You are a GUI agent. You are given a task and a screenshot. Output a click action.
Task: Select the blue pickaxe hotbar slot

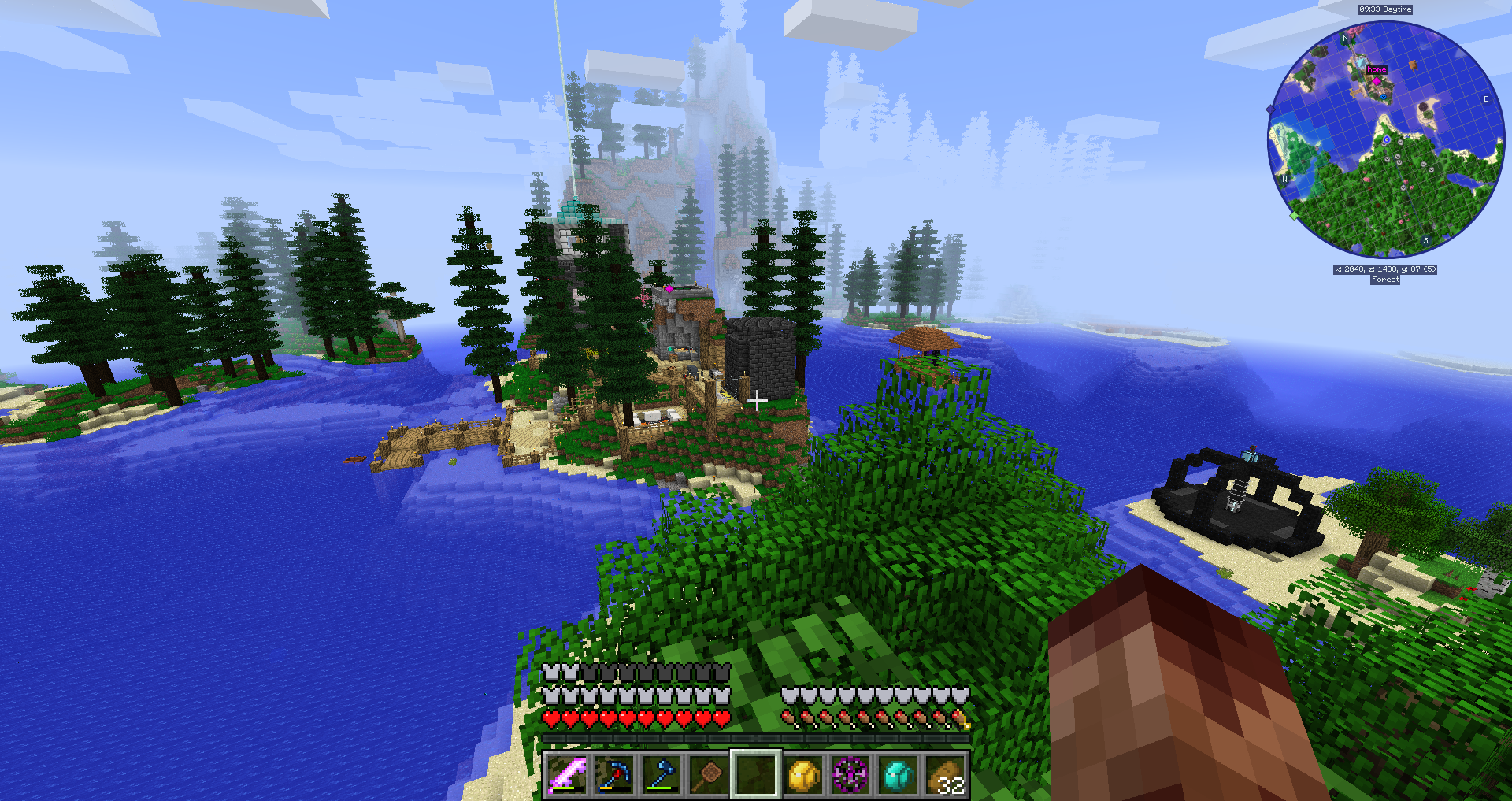[x=614, y=775]
